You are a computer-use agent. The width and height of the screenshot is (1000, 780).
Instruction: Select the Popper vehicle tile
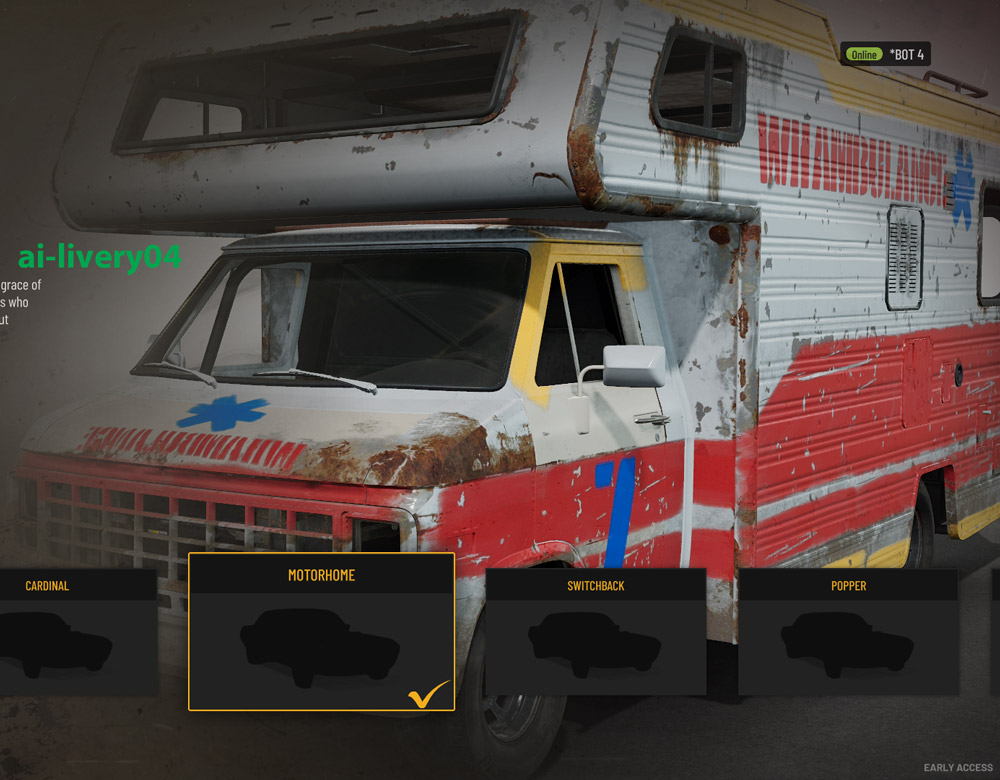848,632
